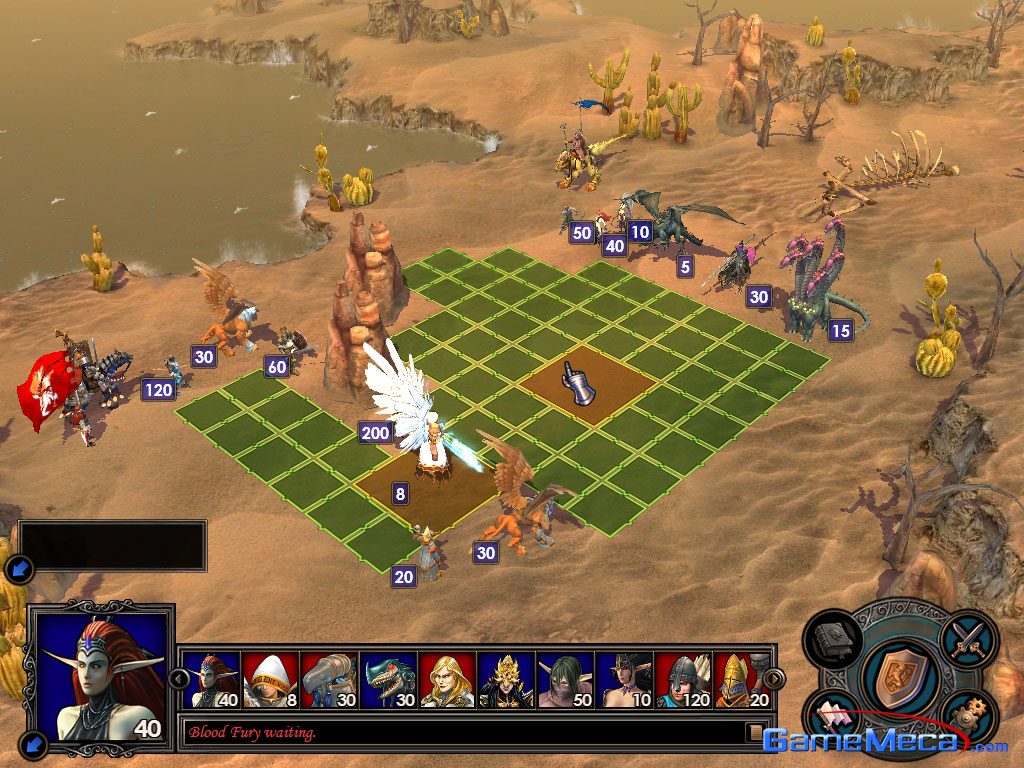Choose the lizard rider portrait in turn bar
The height and width of the screenshot is (768, 1024).
pyautogui.click(x=388, y=680)
